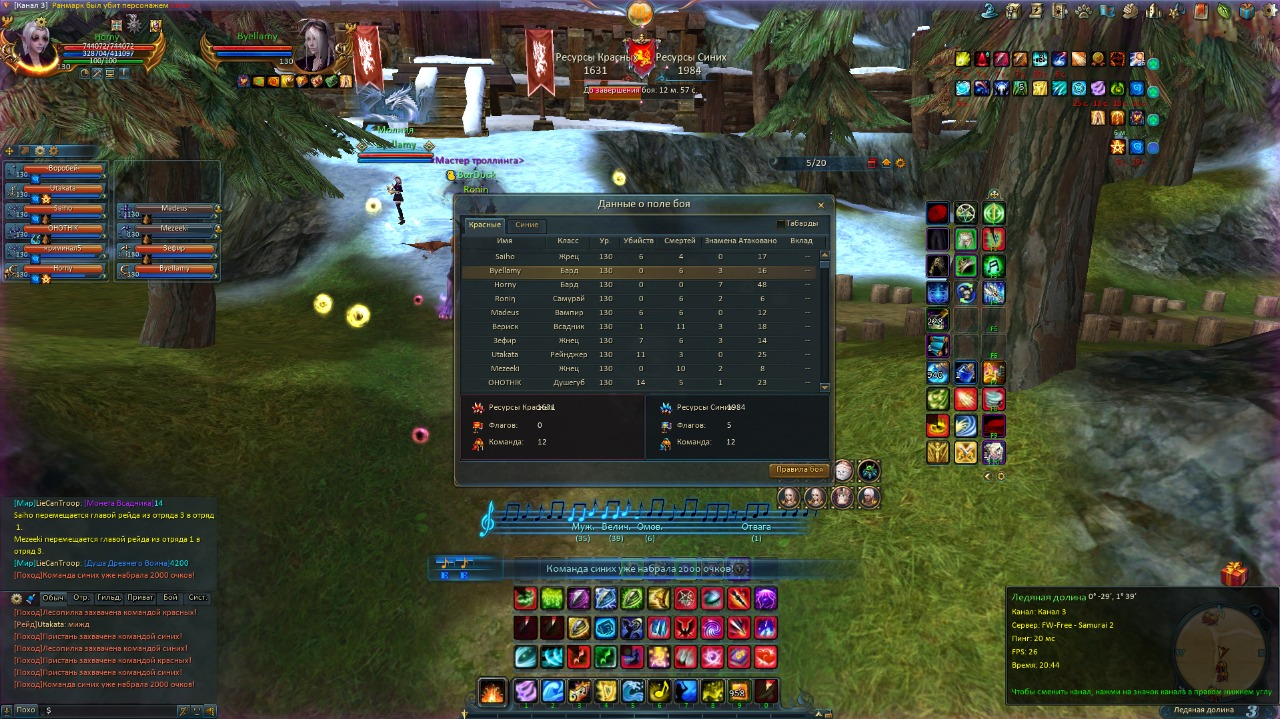Open chat settings gear icon
Viewport: 1280px width, 719px height.
tap(17, 598)
